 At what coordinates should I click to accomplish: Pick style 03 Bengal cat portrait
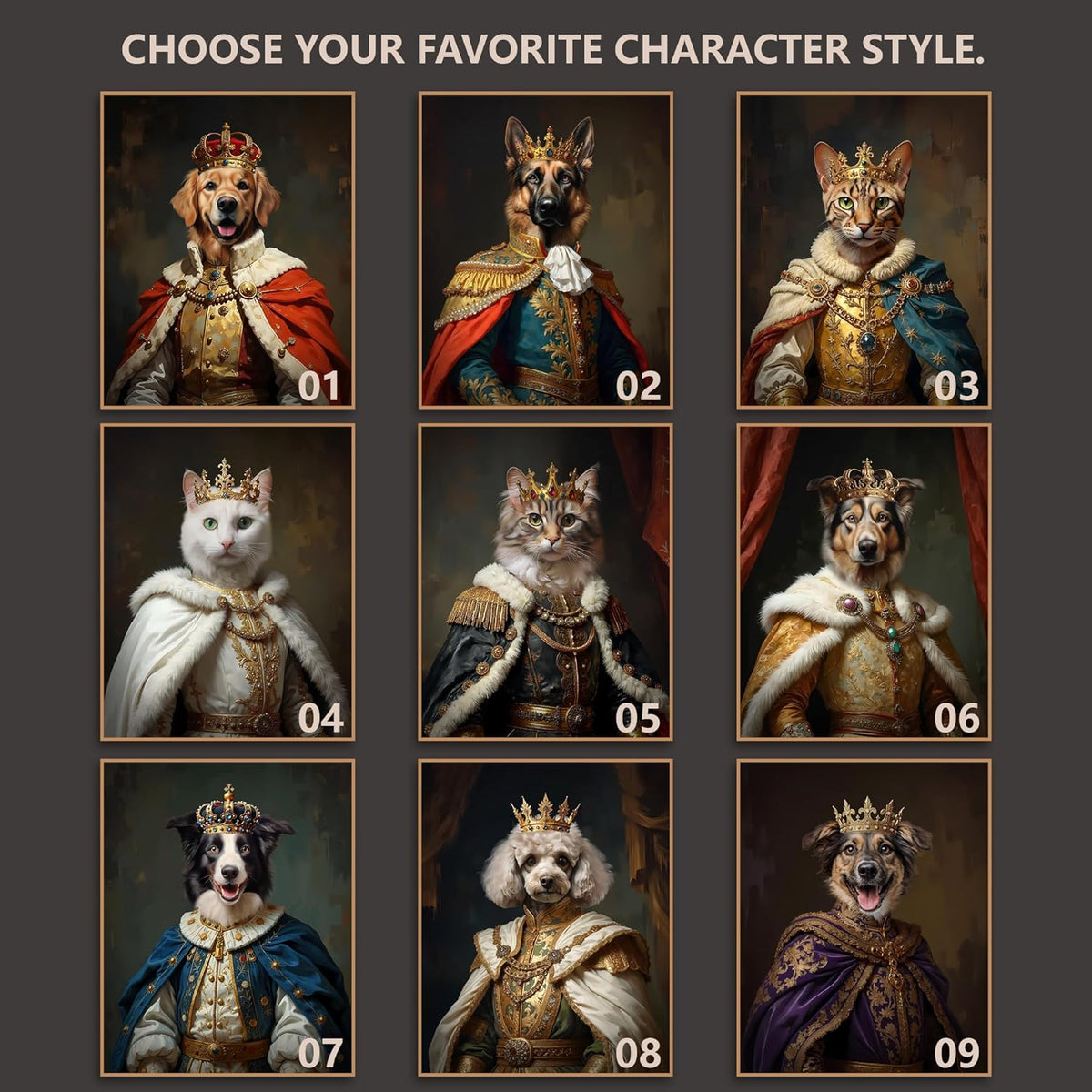pyautogui.click(x=864, y=250)
